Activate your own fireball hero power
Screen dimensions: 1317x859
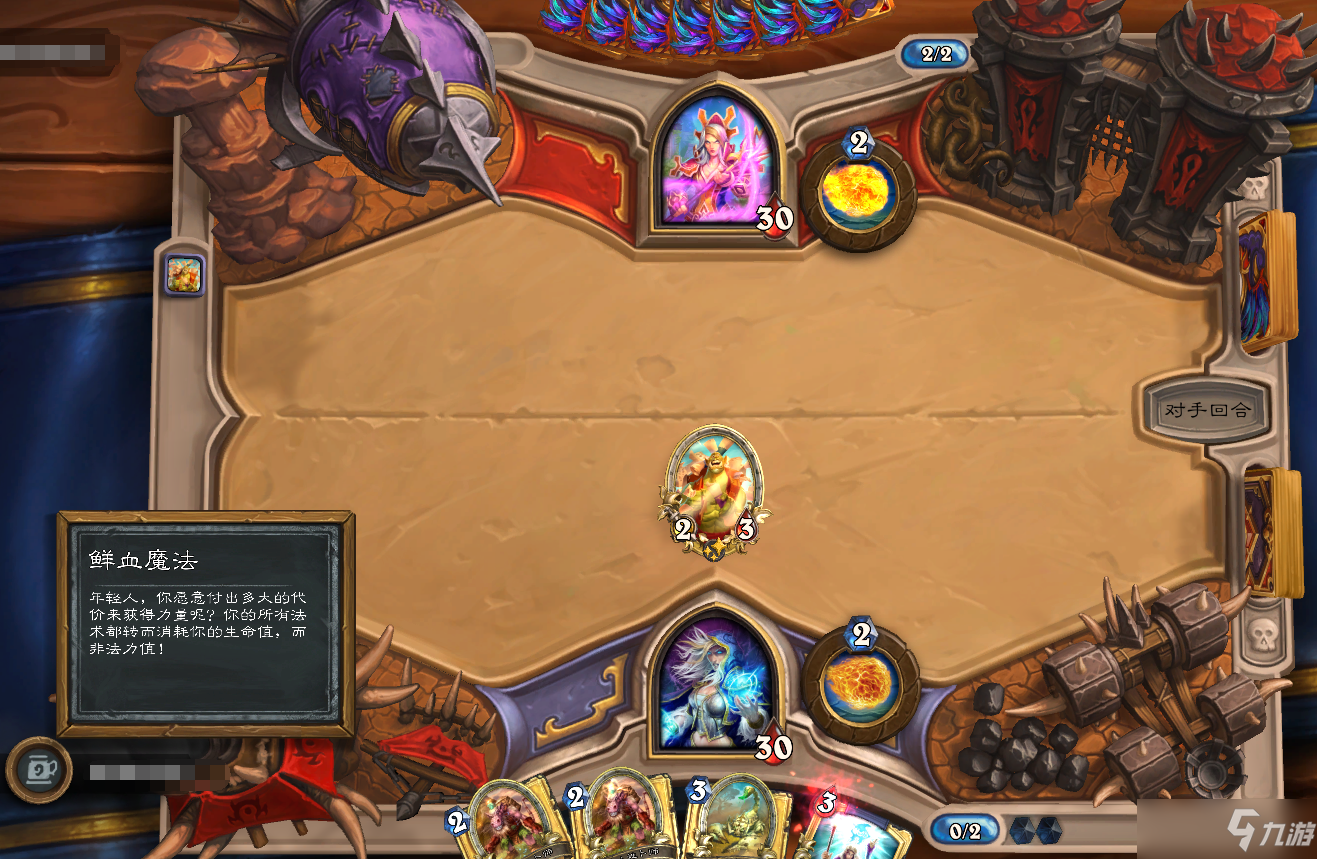pos(860,683)
